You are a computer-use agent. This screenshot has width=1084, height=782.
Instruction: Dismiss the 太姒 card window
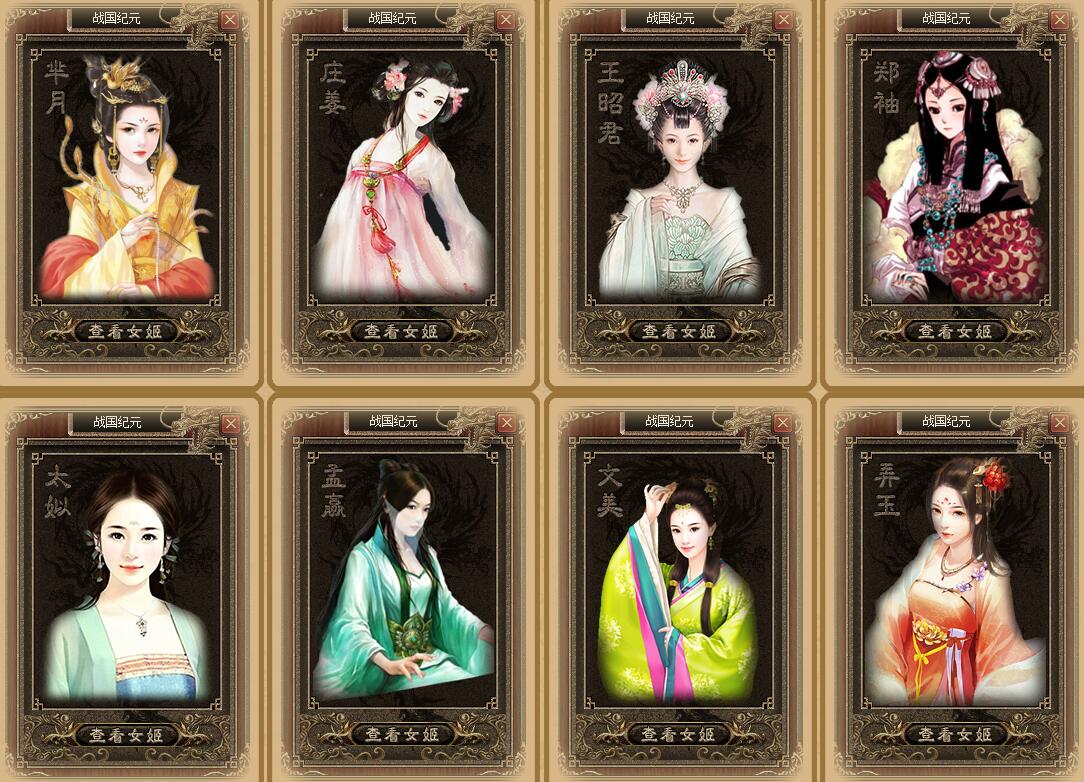point(230,423)
